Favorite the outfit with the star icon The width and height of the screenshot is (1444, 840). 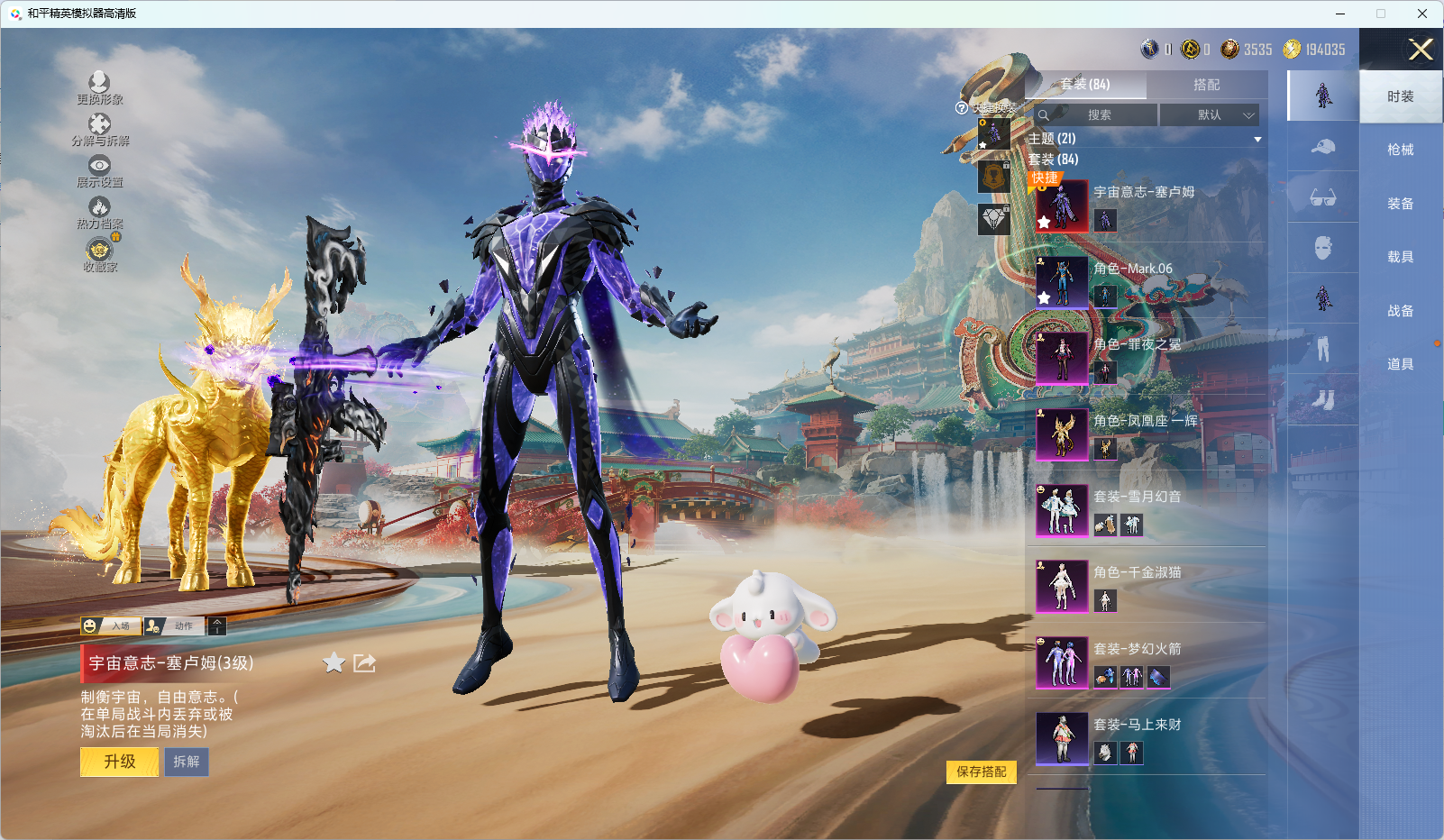point(334,663)
